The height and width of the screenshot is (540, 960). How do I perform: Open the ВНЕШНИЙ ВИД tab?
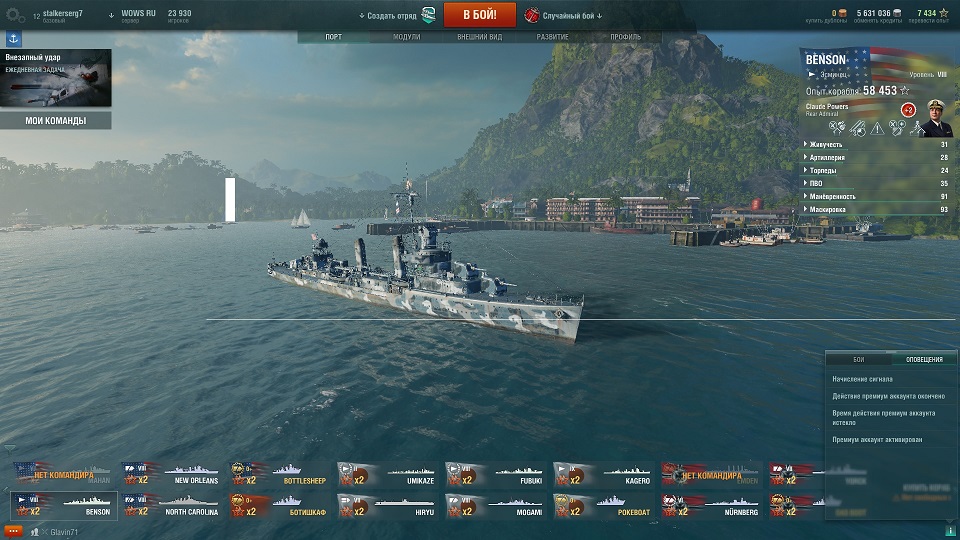point(479,37)
